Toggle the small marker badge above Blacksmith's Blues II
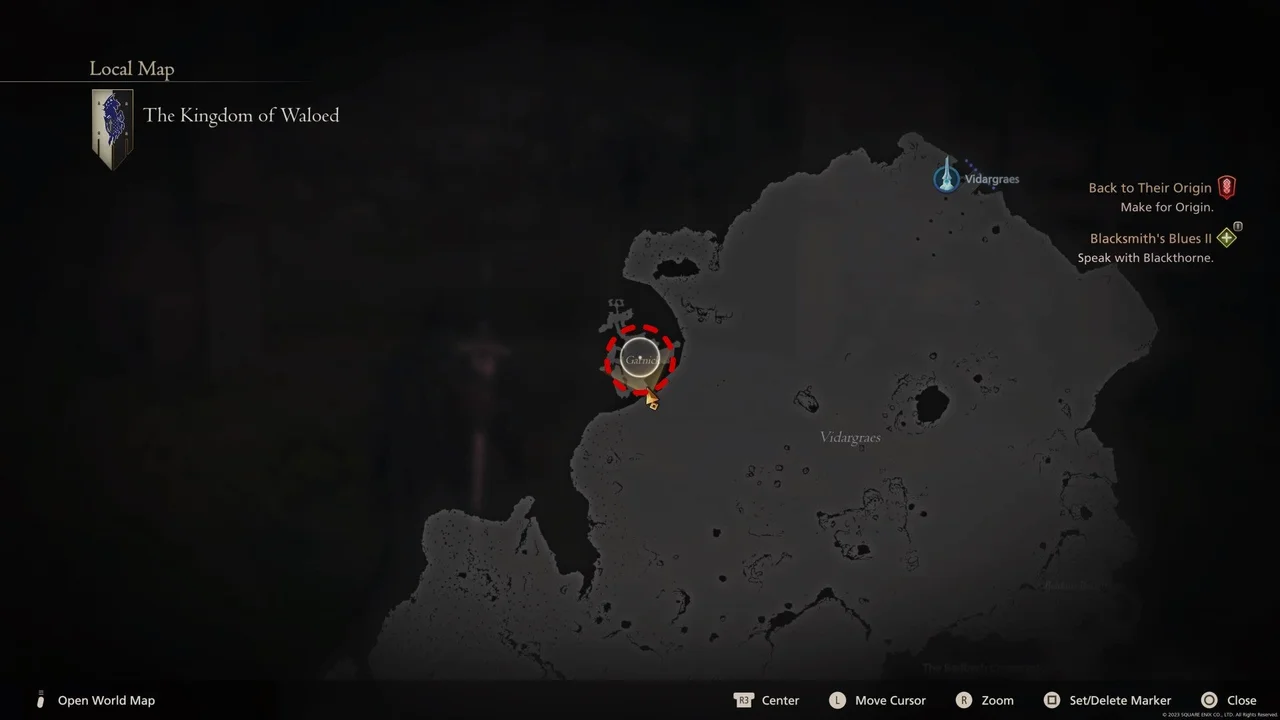 (x=1238, y=226)
